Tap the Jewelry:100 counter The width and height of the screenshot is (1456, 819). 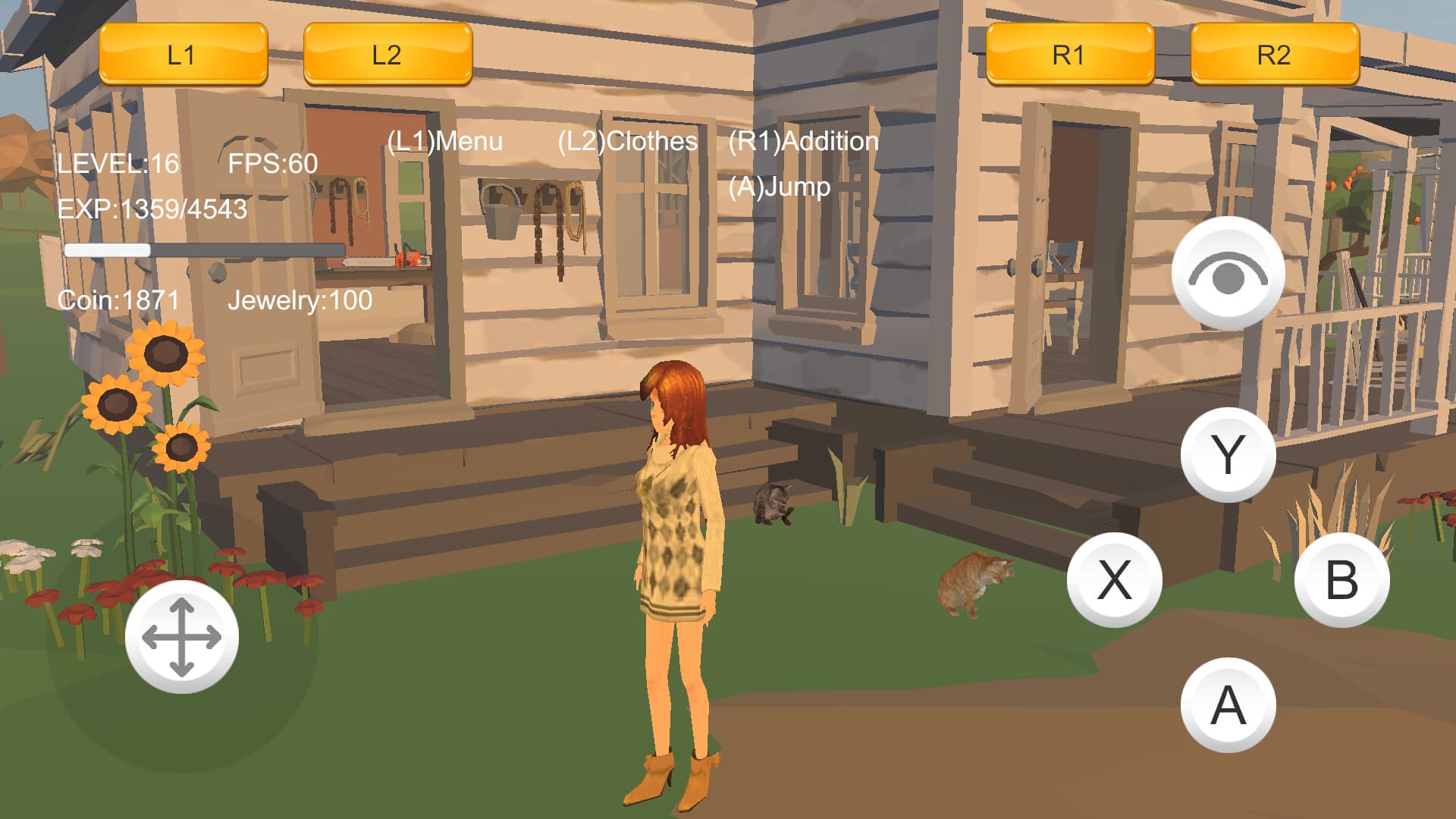tap(300, 301)
